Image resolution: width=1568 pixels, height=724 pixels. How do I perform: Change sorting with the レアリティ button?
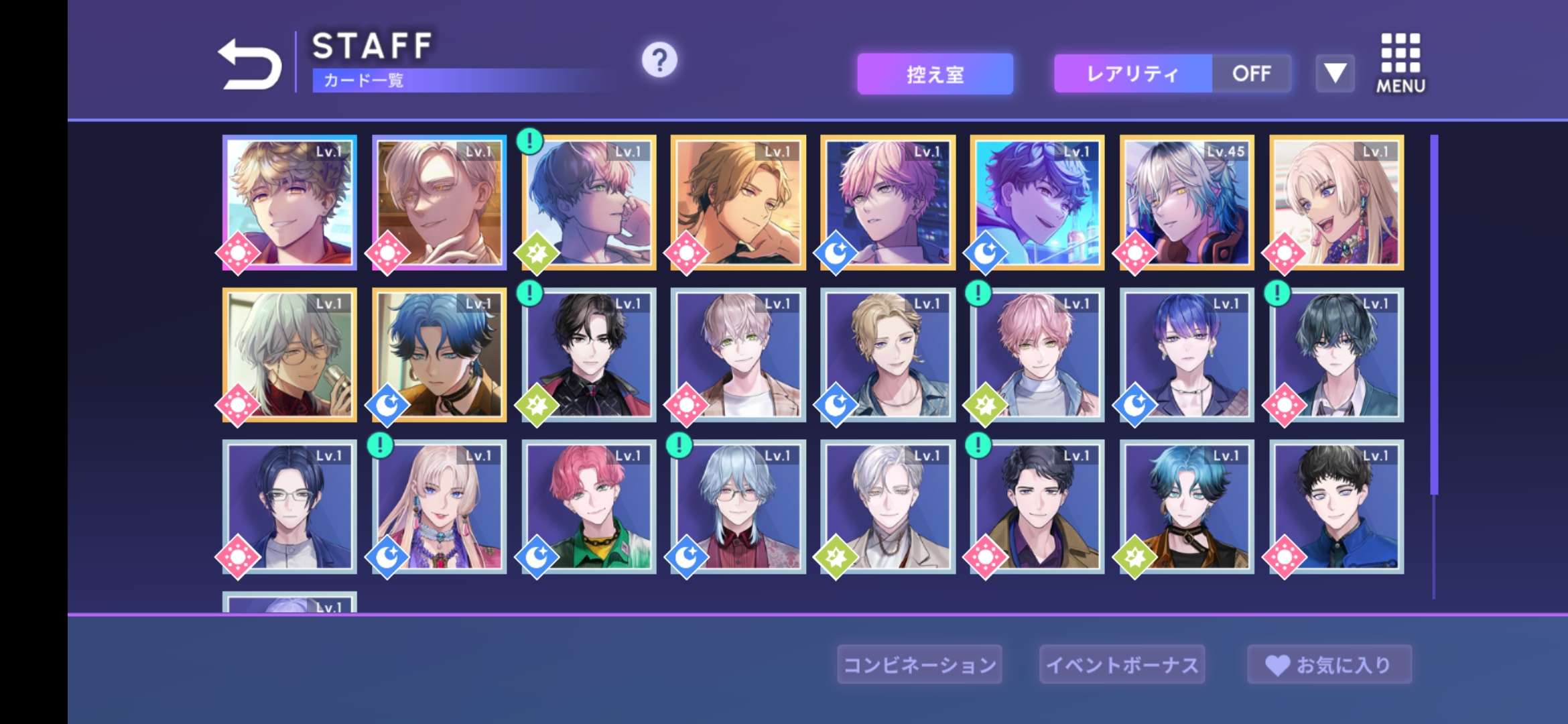pos(1132,74)
